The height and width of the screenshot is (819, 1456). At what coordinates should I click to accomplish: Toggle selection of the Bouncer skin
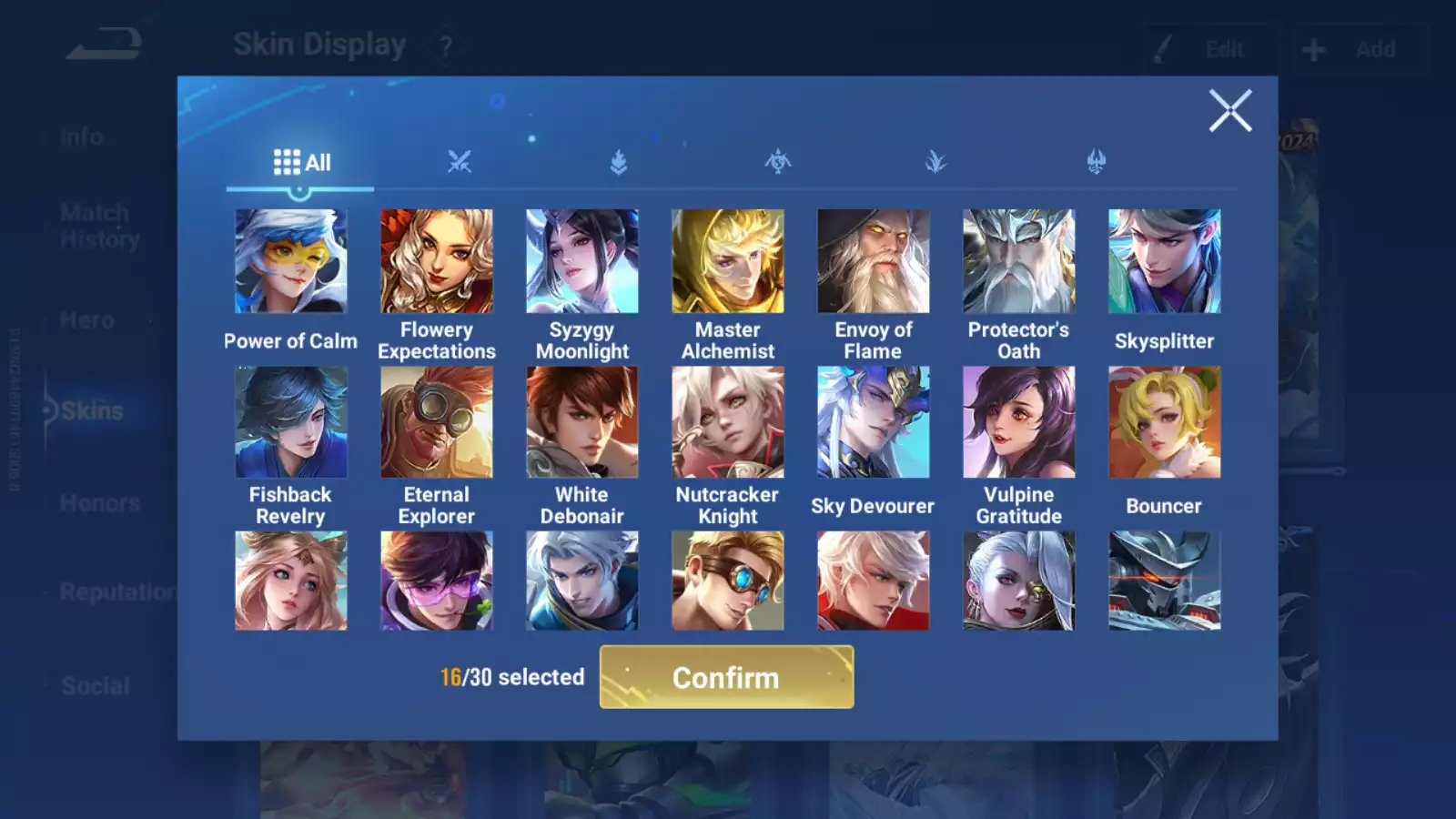coord(1164,421)
